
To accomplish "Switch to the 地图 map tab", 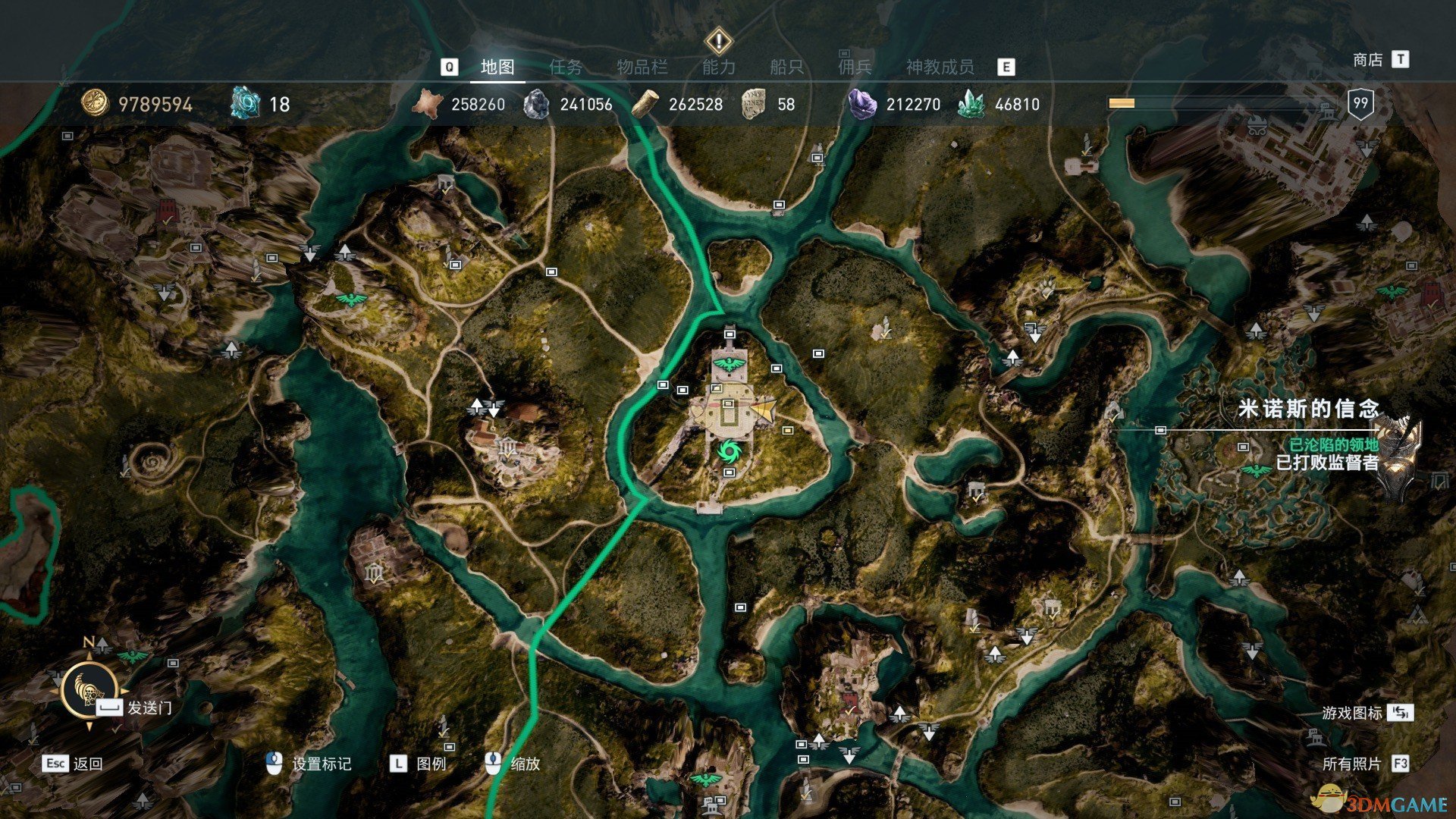I will pos(497,67).
